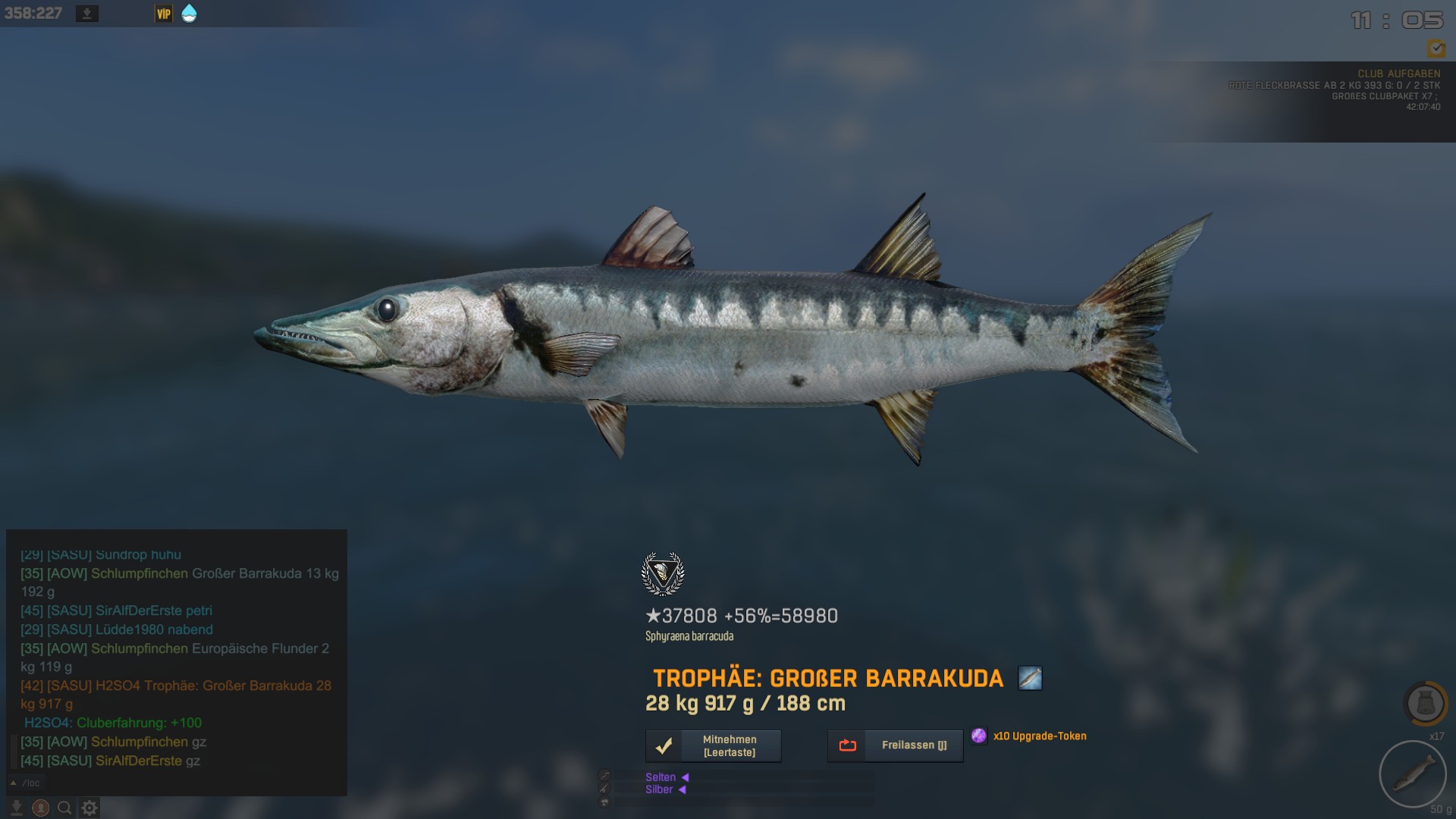Release the barracuda with the Freilassen button
Image resolution: width=1456 pixels, height=819 pixels.
click(895, 745)
